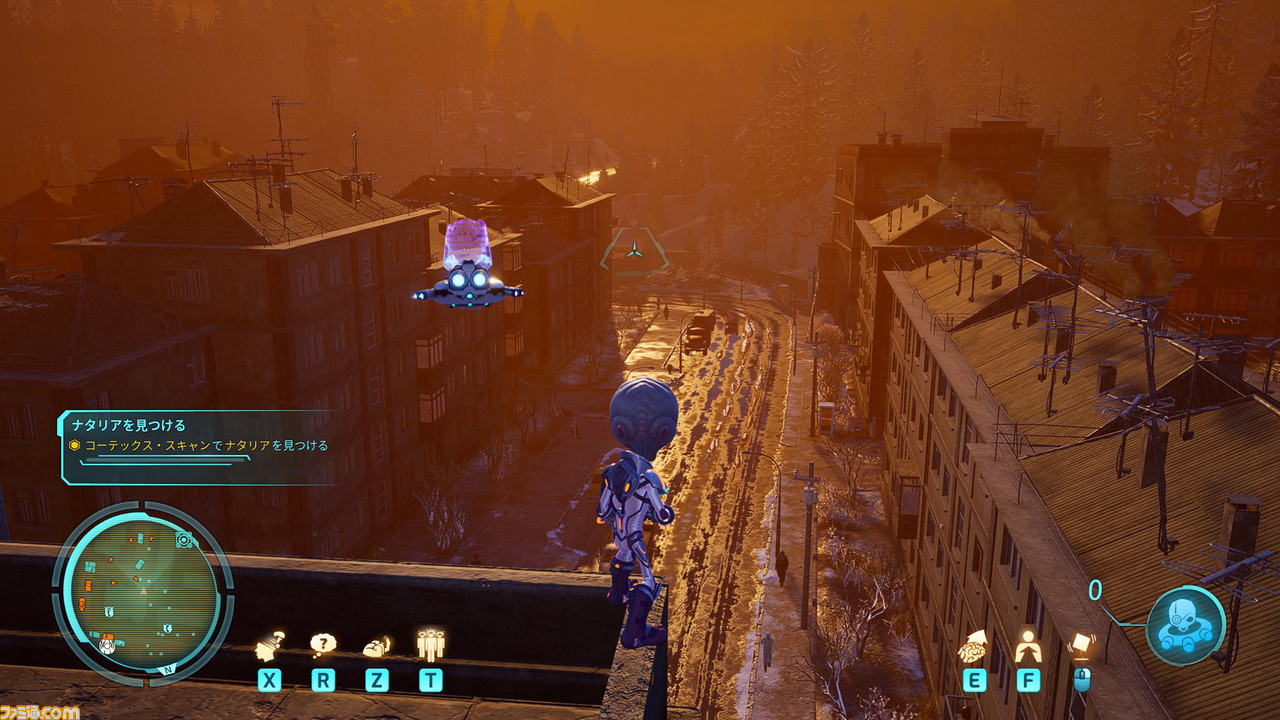
Task: Select the psychokinesis cube throw icon
Action: (x=1081, y=645)
